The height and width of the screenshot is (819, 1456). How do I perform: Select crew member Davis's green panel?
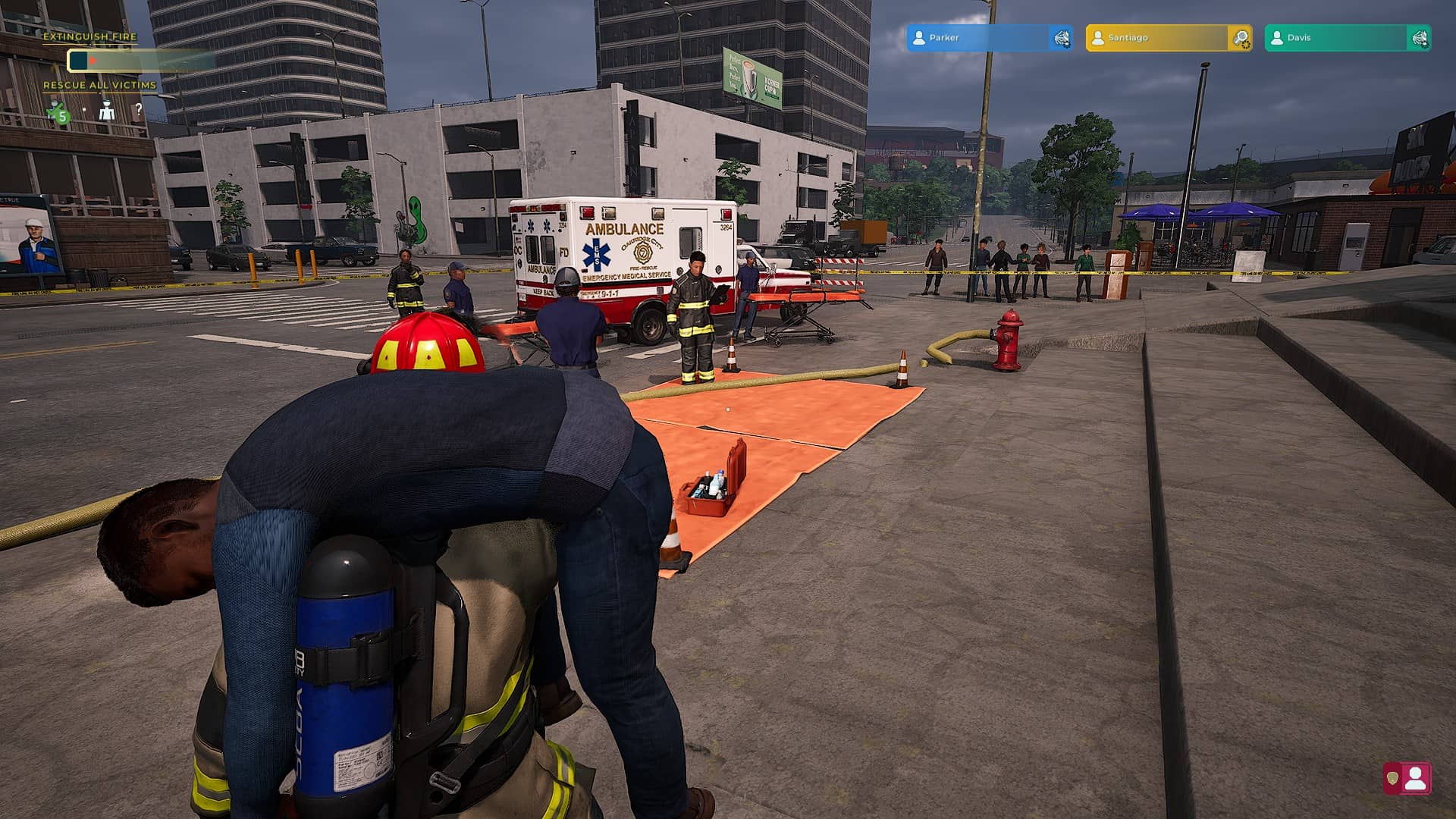(1335, 38)
